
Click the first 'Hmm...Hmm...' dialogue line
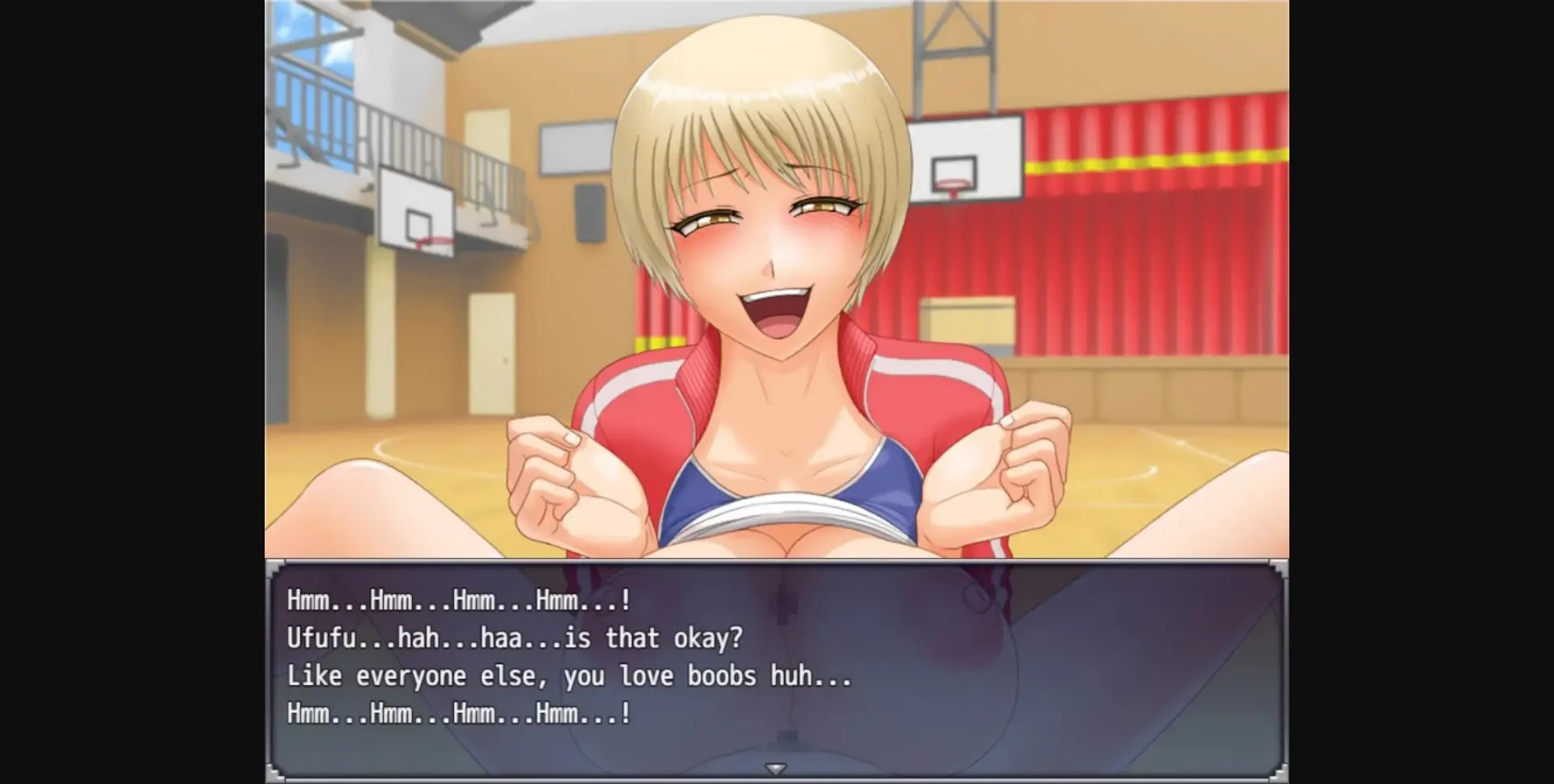[457, 600]
